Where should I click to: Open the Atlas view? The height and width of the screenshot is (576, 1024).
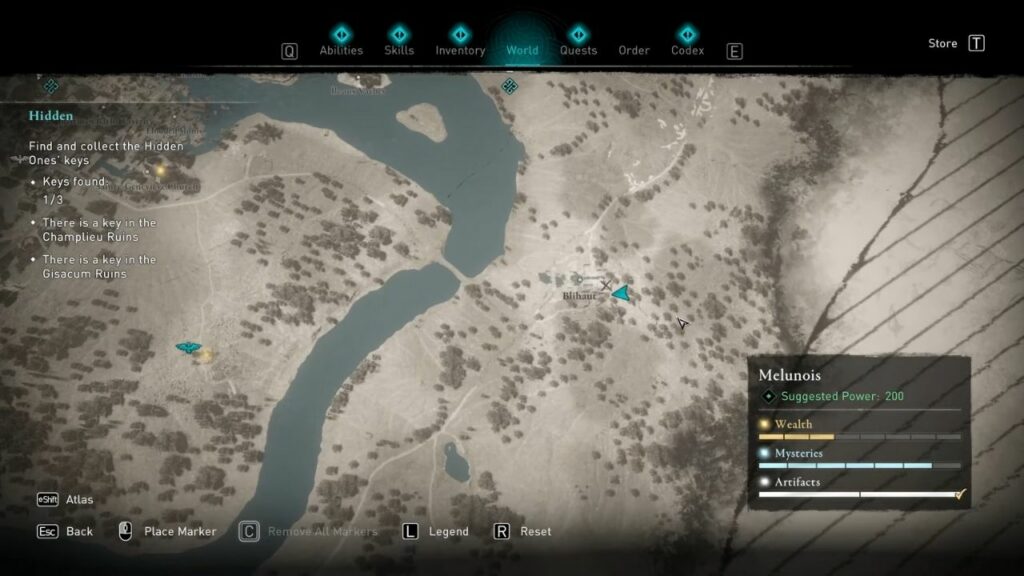point(79,500)
